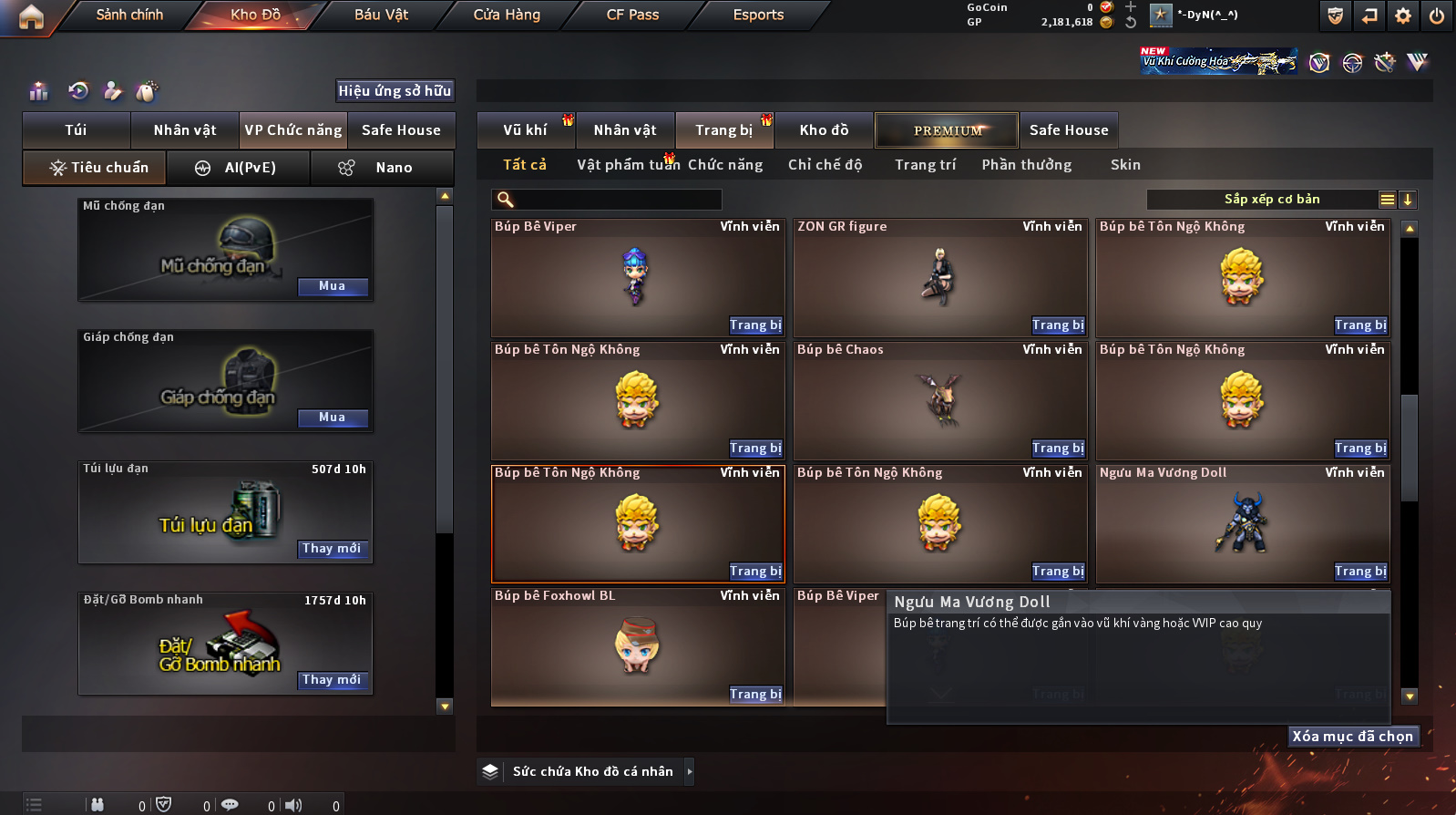Viewport: 1456px width, 815px height.
Task: Open the Sắp xếp cơ bản sort dropdown
Action: click(x=1271, y=200)
